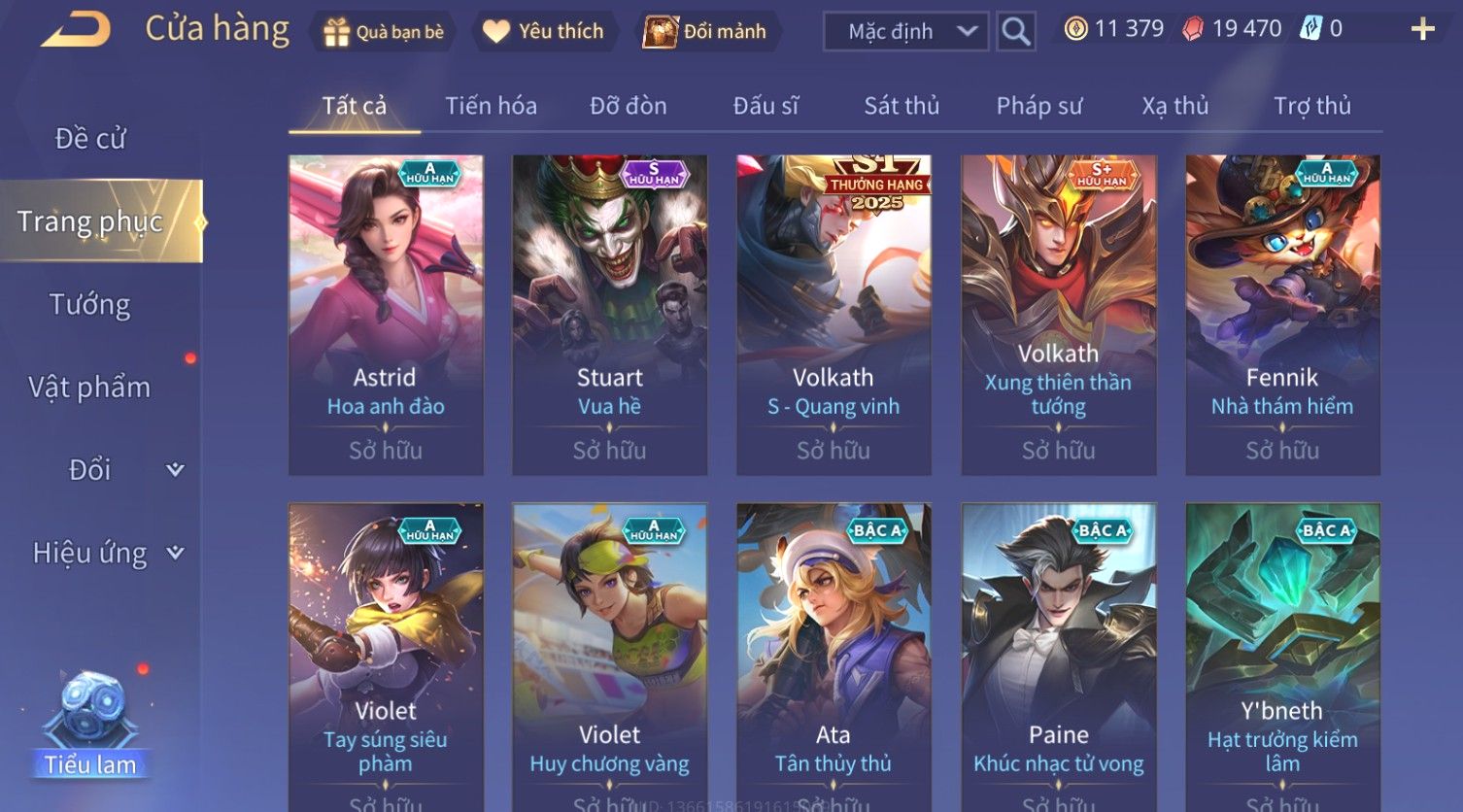Click the magnifying glass search button
Image resolution: width=1463 pixels, height=812 pixels.
(x=1015, y=31)
